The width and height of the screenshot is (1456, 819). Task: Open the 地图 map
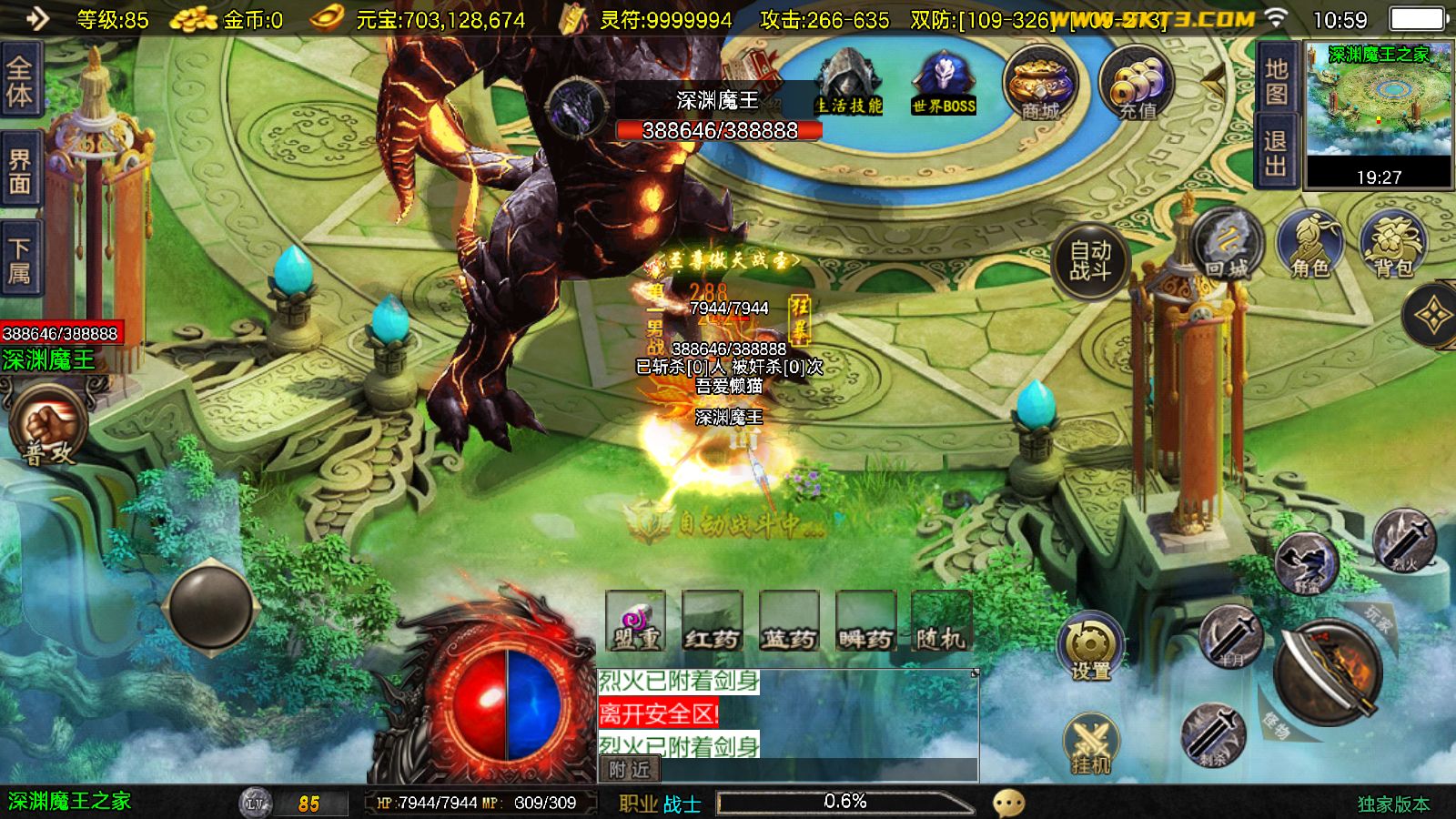click(x=1276, y=82)
